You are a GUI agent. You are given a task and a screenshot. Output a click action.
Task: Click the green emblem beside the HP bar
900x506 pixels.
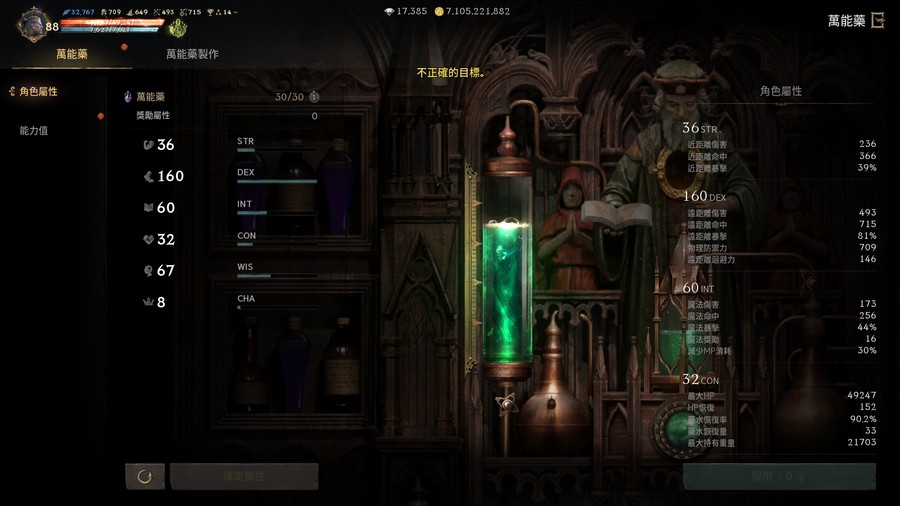pyautogui.click(x=178, y=27)
